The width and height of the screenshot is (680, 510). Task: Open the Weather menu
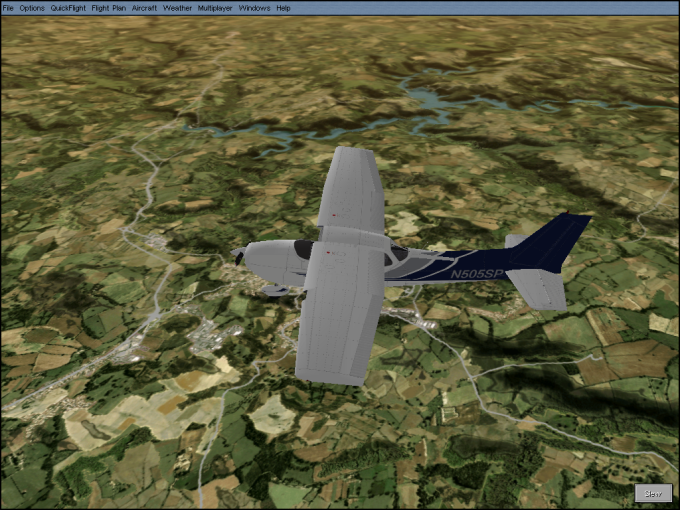coord(177,7)
